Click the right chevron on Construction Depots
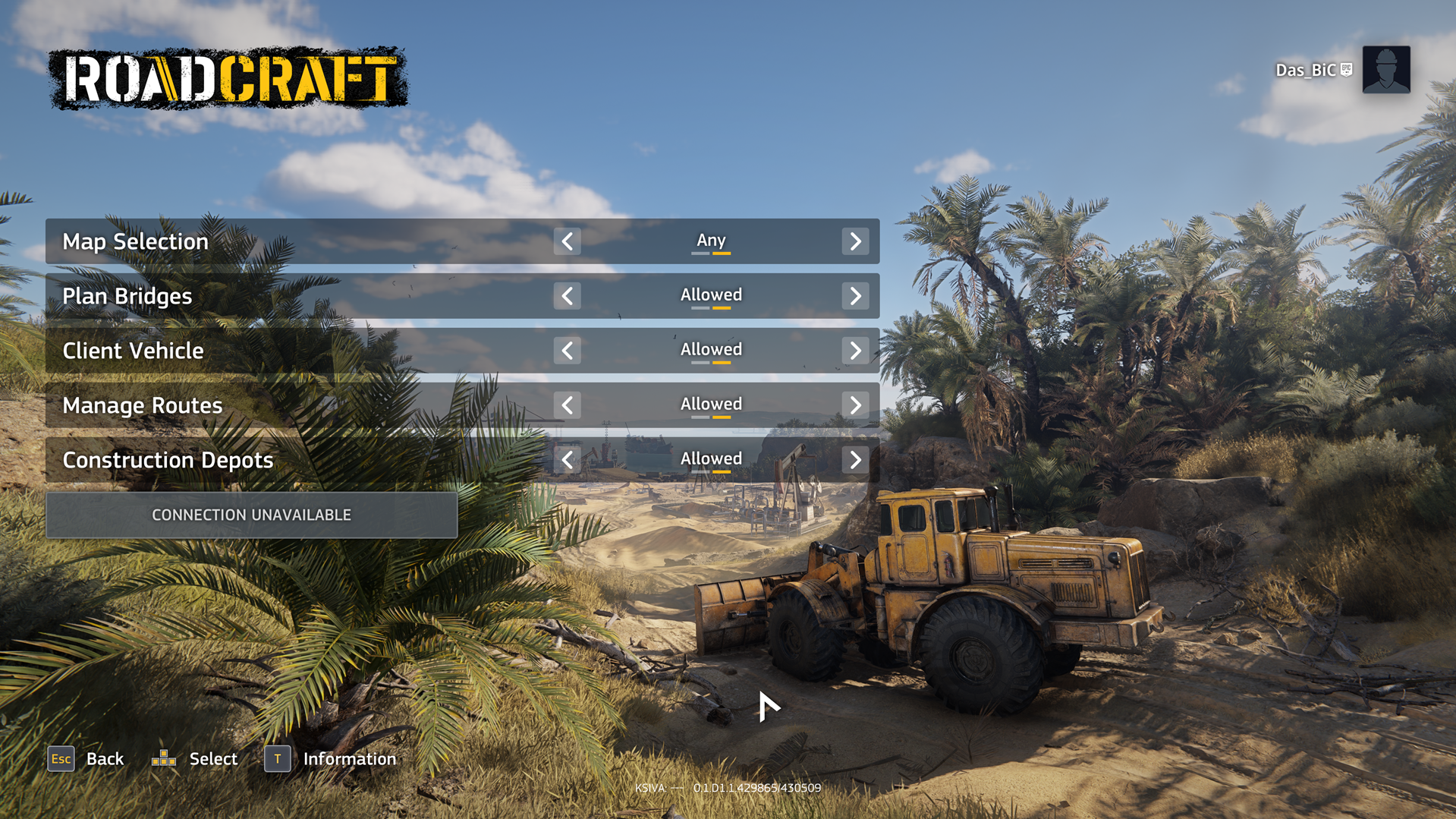Screen dimensions: 1456x819 pos(856,460)
